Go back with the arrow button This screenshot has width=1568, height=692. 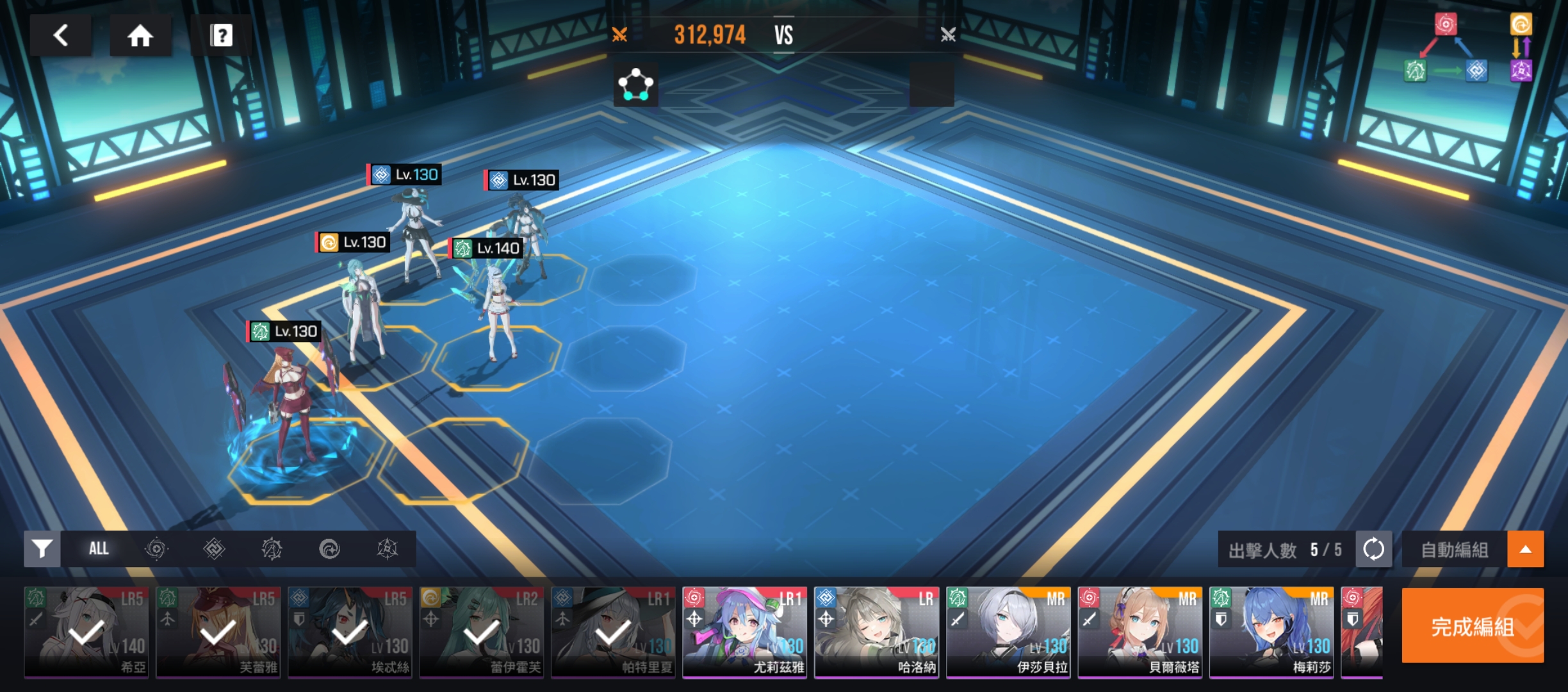tap(61, 35)
